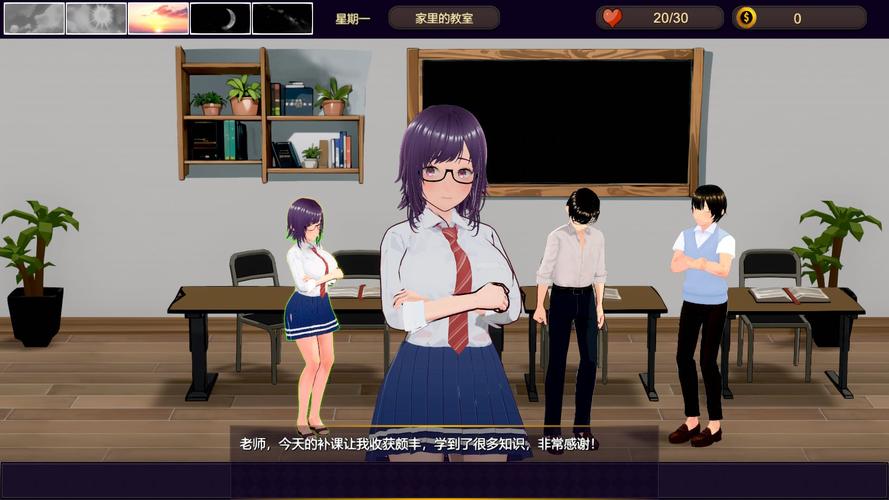Select the sunset time-of-day thumbnail
Screen dimensions: 889x500
(x=158, y=18)
